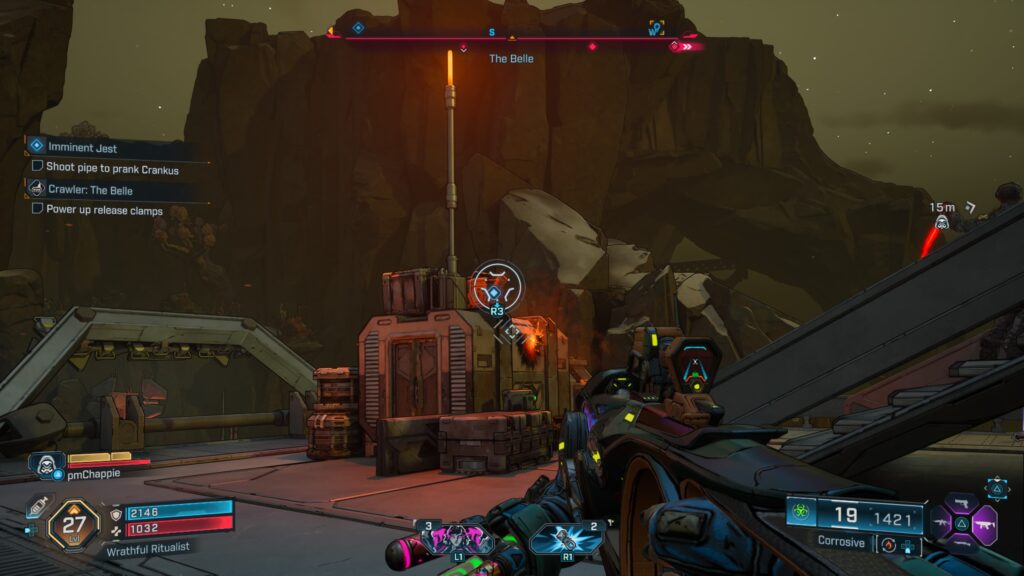This screenshot has width=1024, height=576.
Task: Choose the highlighted purple rifle slot
Action: tap(982, 523)
